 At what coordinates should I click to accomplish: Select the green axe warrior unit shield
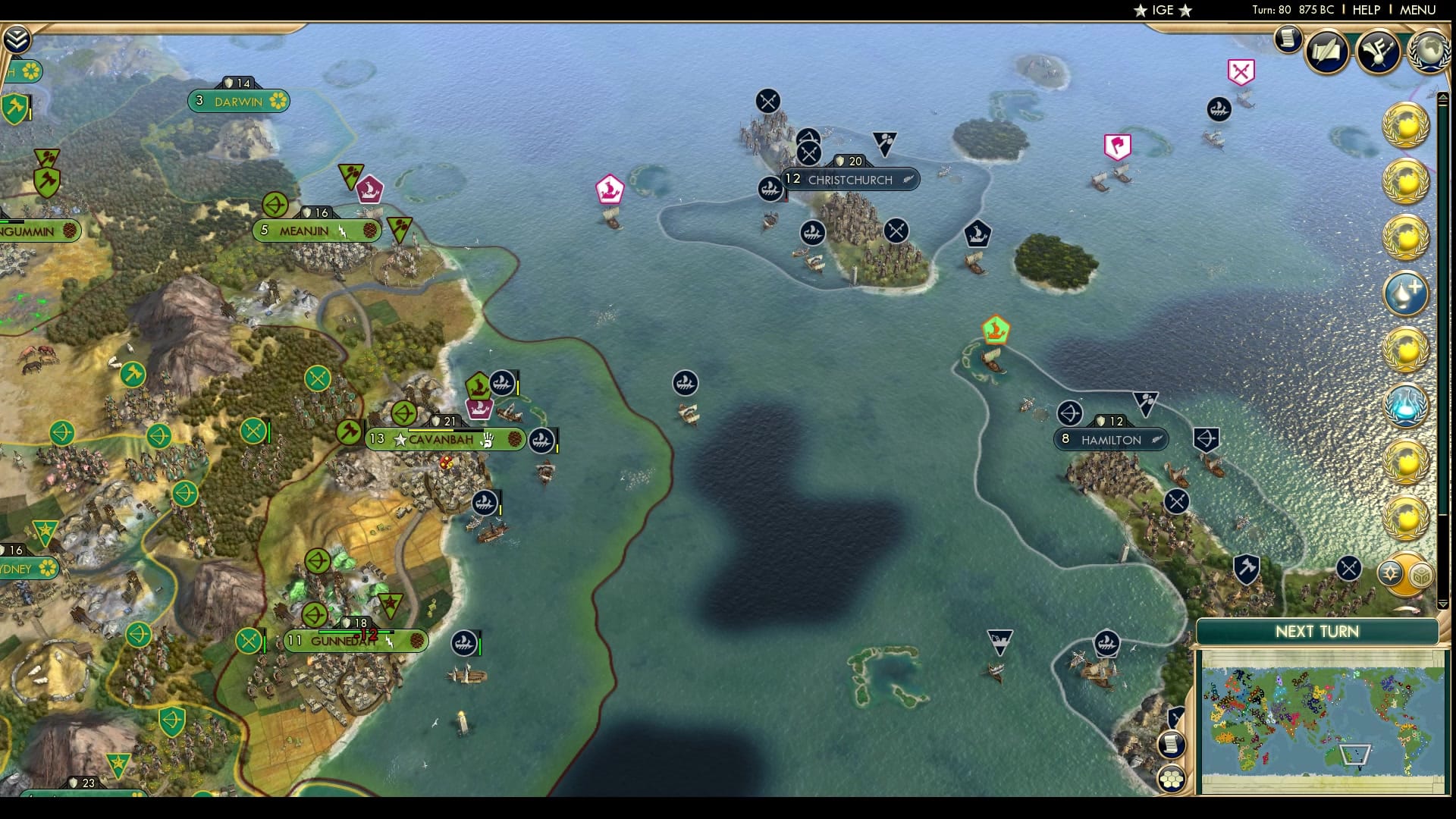(14, 108)
